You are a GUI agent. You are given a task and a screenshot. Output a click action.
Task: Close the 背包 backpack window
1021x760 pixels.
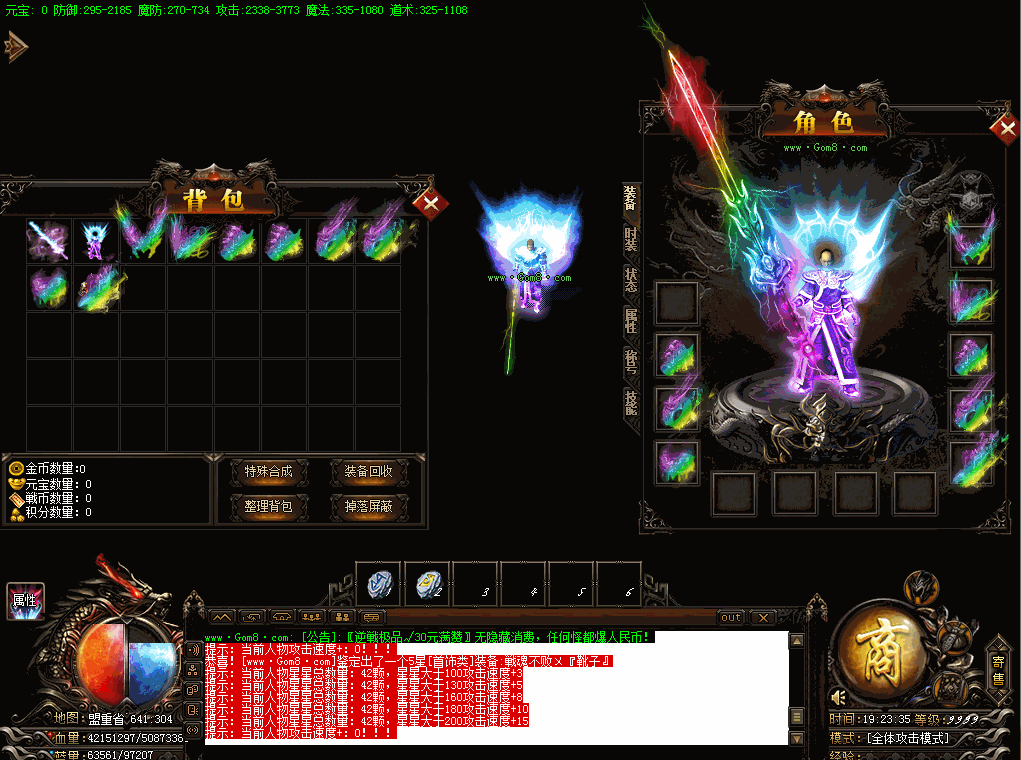431,204
